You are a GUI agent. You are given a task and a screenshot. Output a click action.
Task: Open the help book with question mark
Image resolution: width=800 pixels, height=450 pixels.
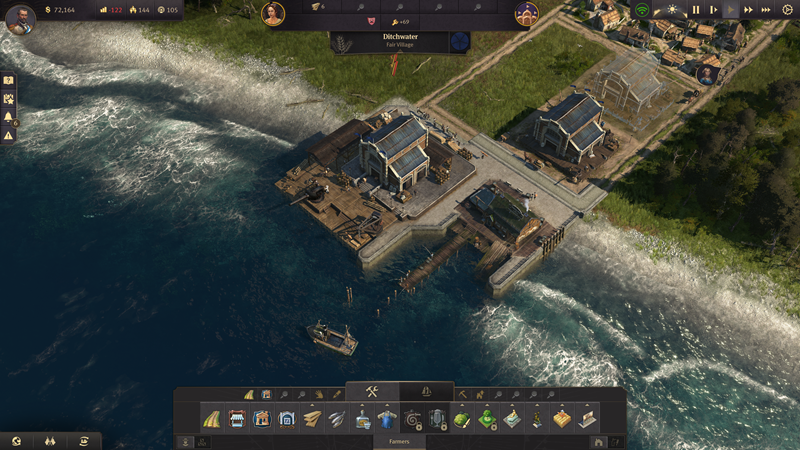tap(9, 80)
